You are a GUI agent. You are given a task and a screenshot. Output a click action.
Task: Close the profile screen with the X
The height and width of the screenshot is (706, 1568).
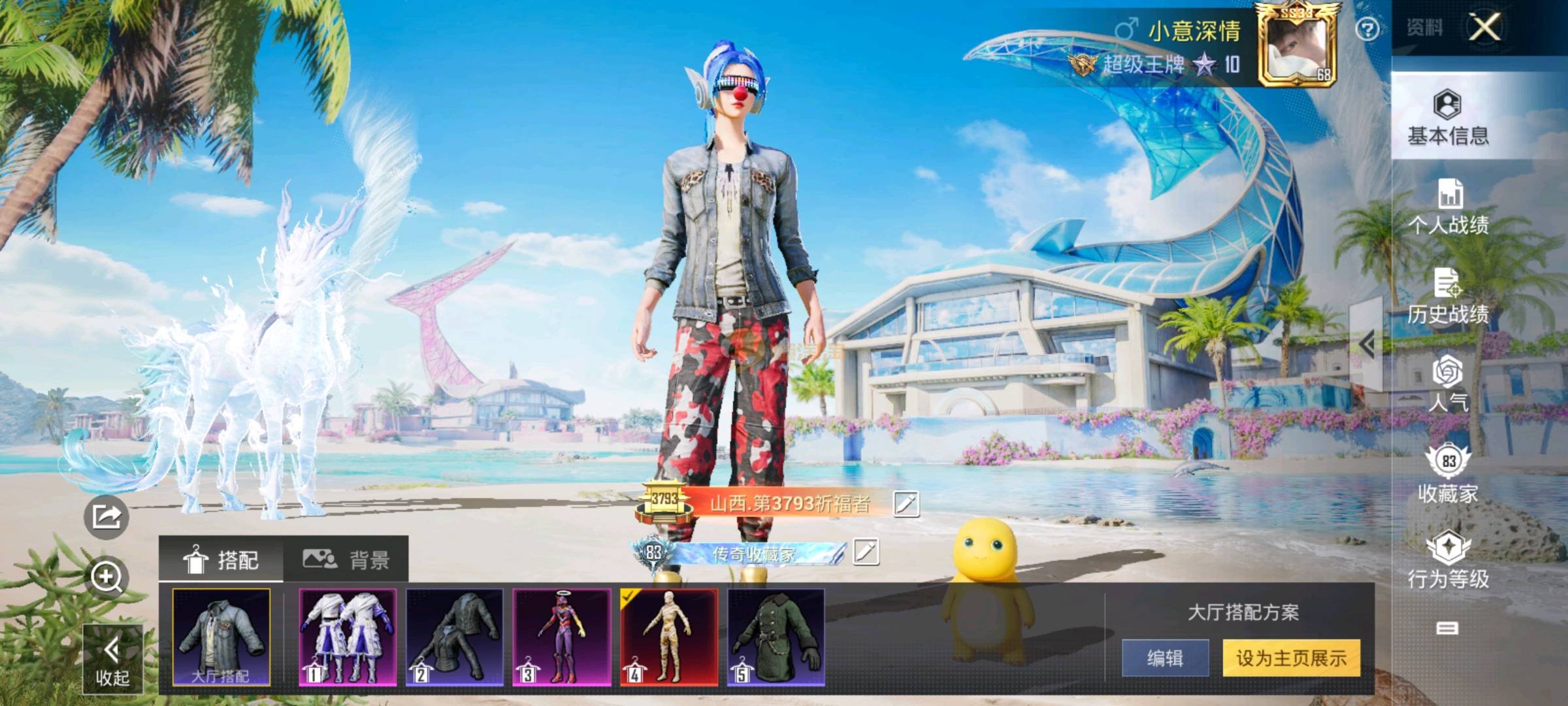[1485, 27]
